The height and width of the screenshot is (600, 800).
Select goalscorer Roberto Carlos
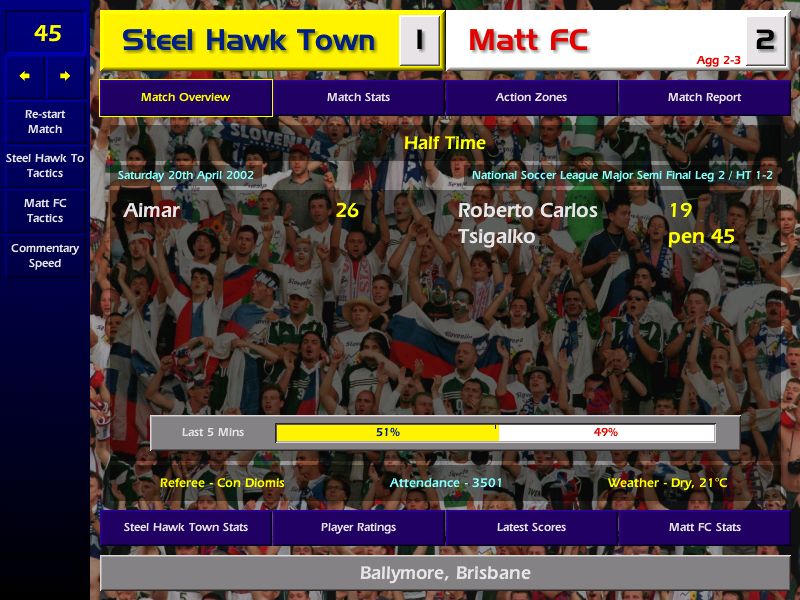coord(527,210)
